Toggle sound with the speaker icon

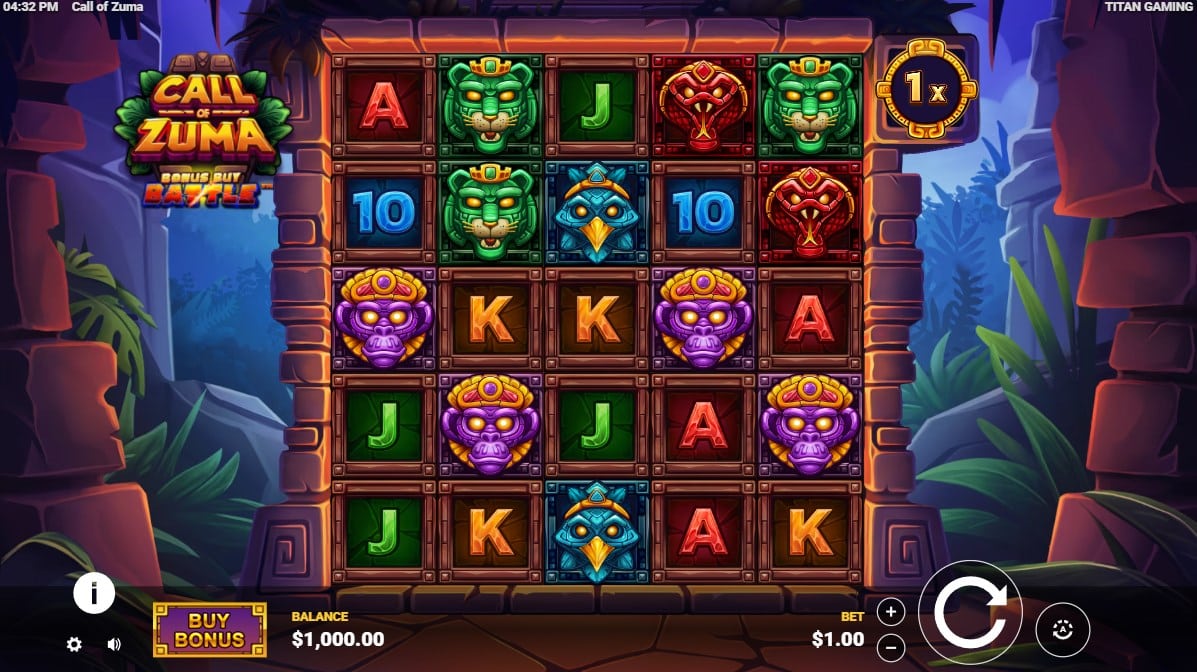pyautogui.click(x=114, y=645)
